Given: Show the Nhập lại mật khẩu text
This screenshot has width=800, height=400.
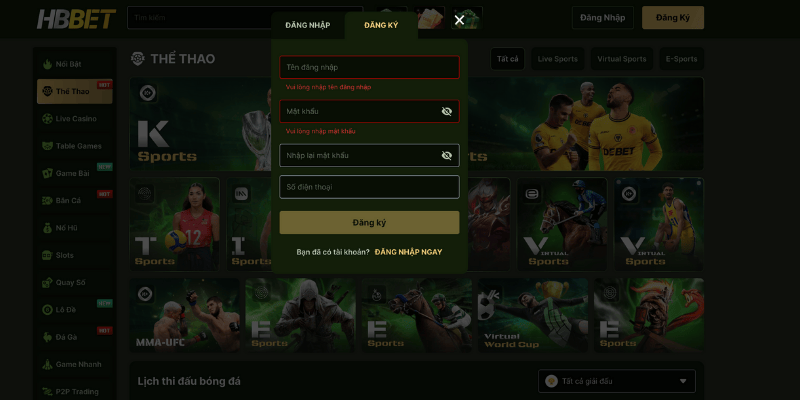Looking at the screenshot, I should tap(447, 155).
